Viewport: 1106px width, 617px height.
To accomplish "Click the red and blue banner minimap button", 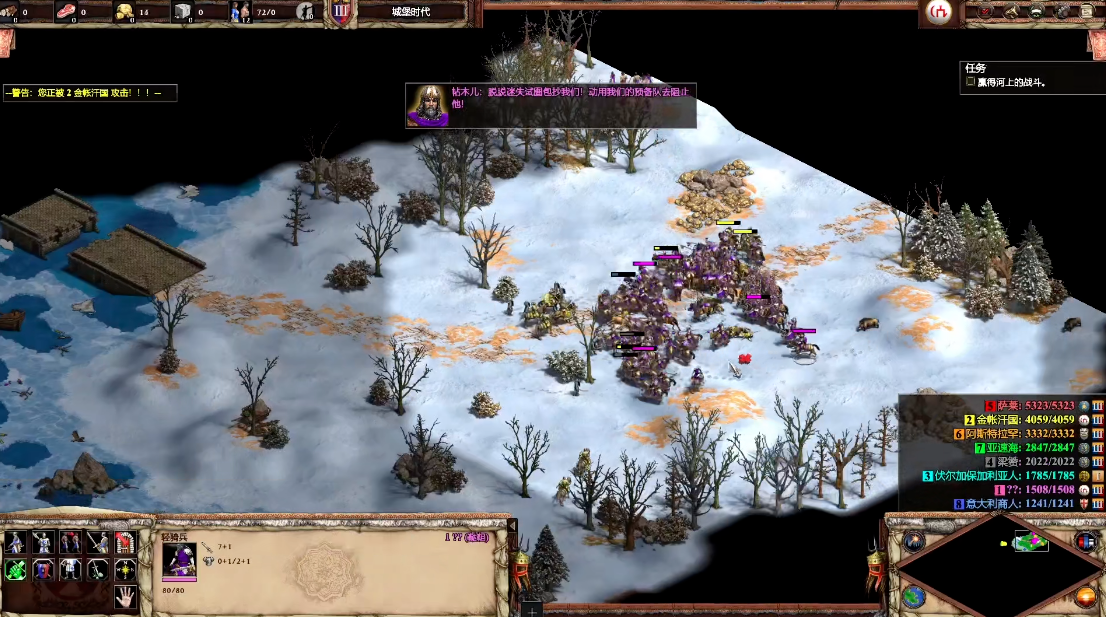I will [1086, 541].
